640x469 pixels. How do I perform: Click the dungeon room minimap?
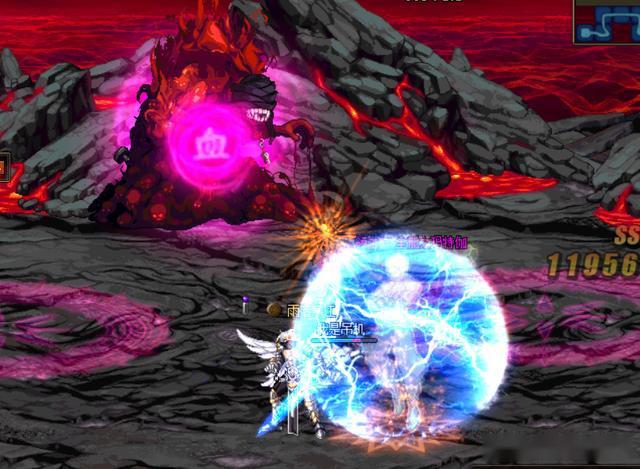607,20
